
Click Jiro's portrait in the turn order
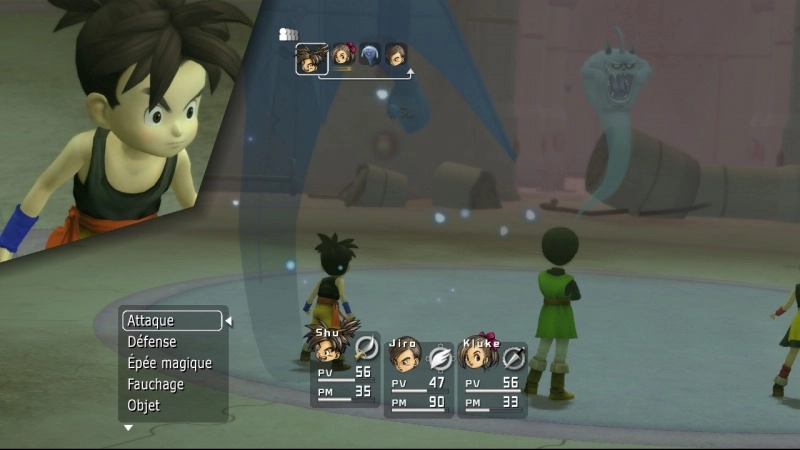point(396,56)
